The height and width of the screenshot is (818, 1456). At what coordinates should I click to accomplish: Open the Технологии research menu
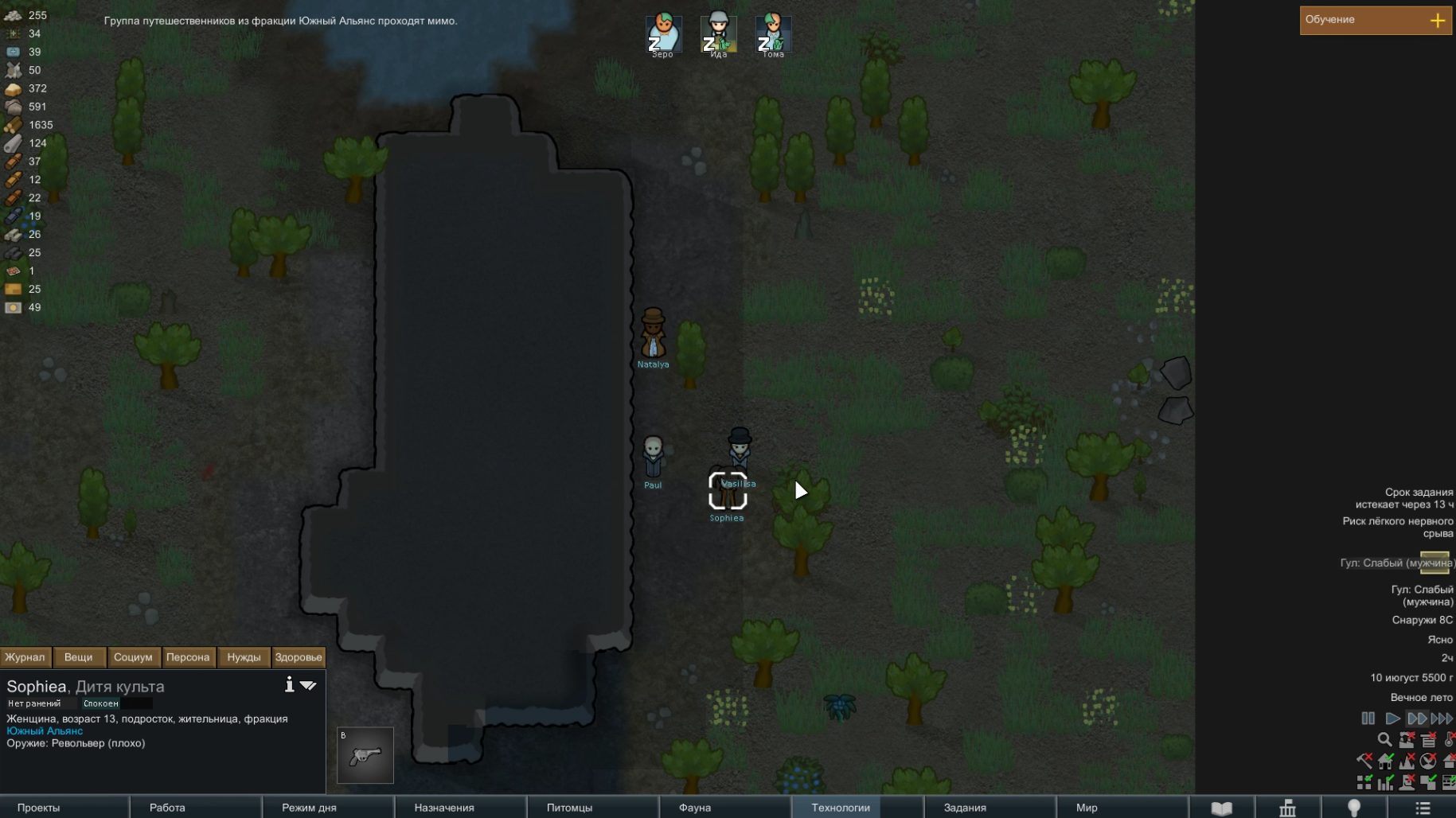click(x=840, y=808)
